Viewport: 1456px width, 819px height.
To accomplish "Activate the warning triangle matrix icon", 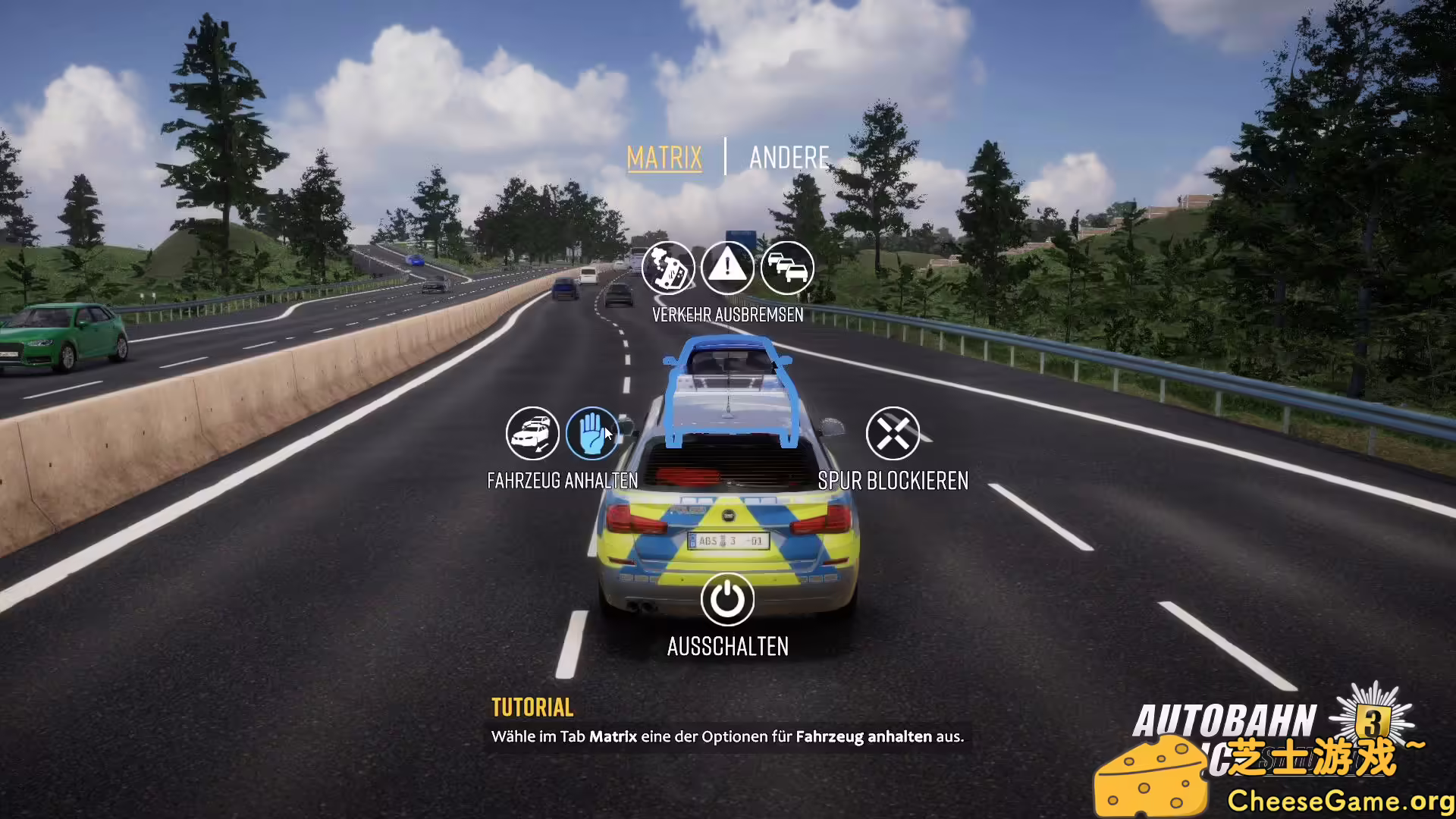I will coord(729,268).
